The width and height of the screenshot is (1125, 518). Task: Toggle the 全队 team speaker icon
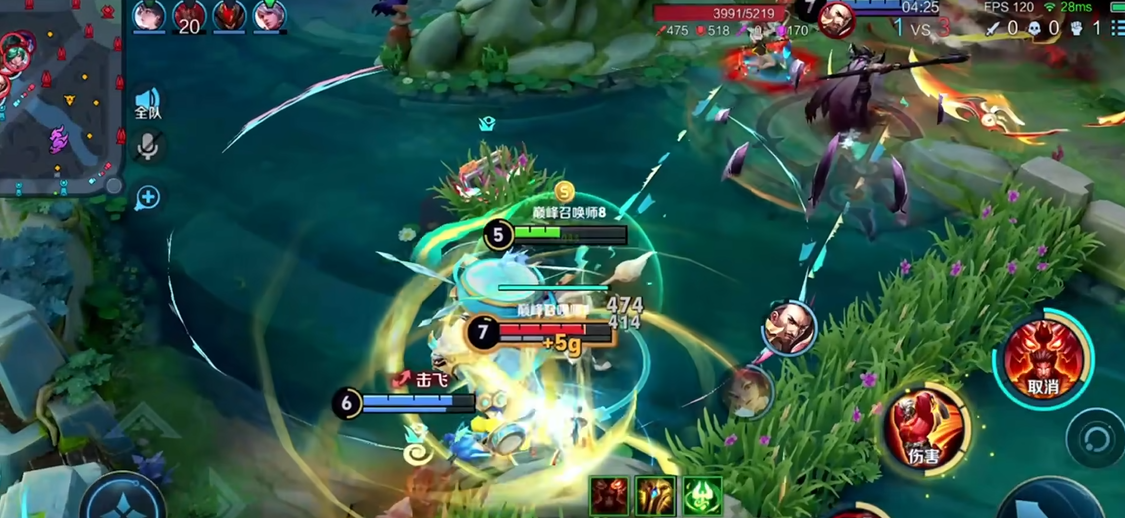tap(148, 103)
